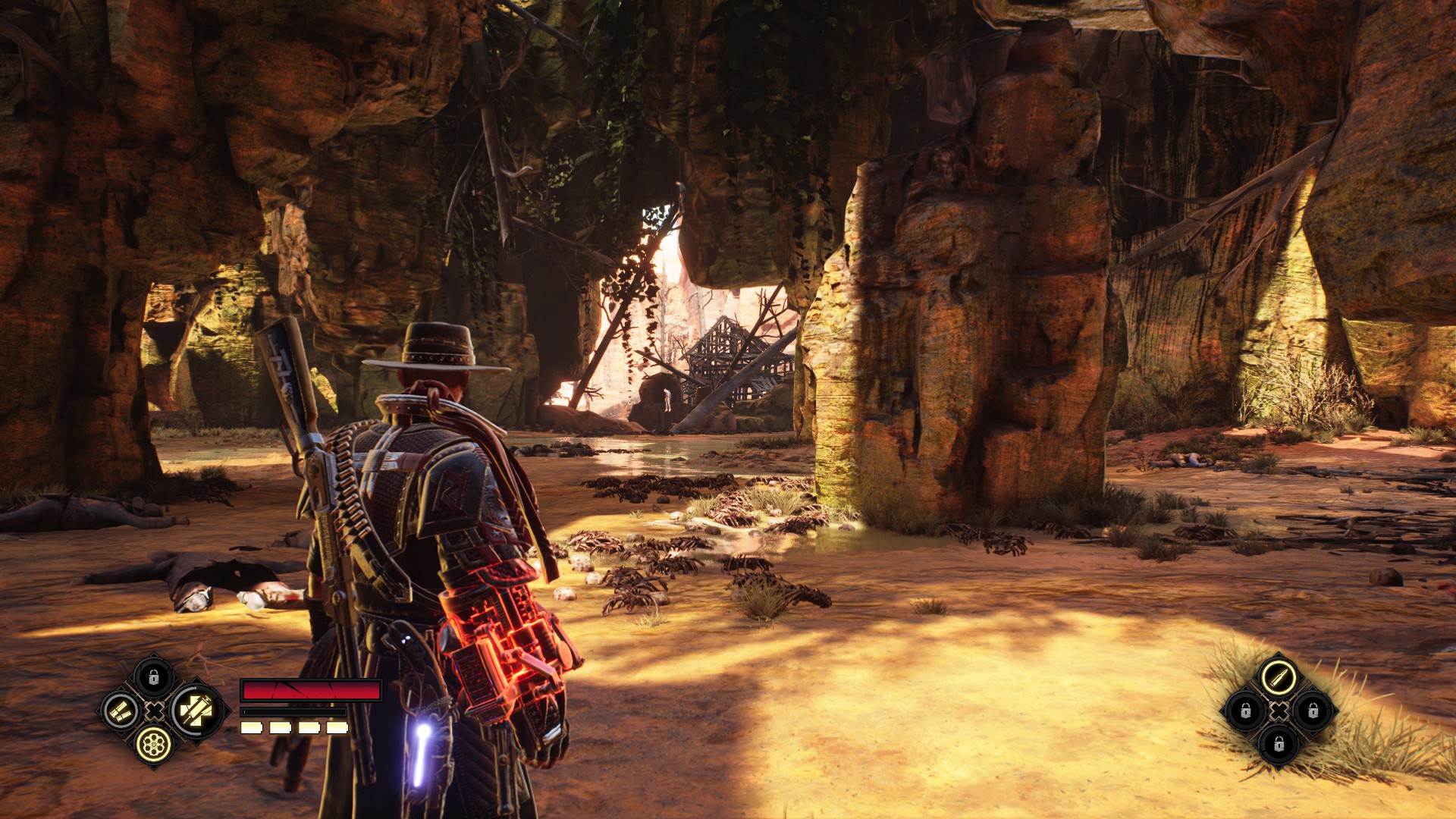Choose the revolver cylinder weapon icon
The image size is (1456, 819).
coord(154,745)
